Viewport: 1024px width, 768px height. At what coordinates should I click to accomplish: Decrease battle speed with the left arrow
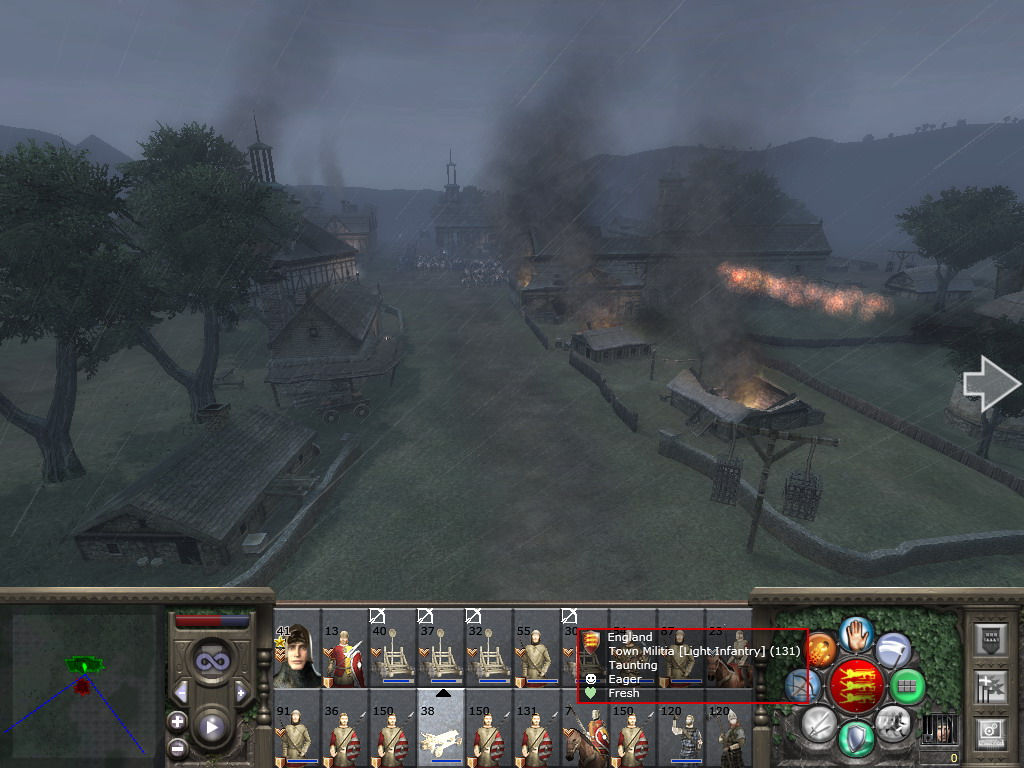click(181, 692)
